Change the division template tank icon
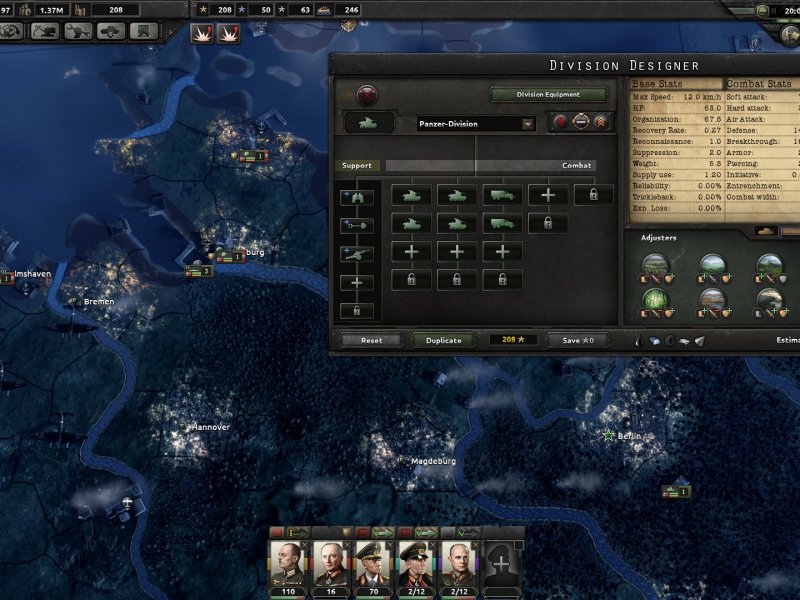The width and height of the screenshot is (800, 600). 369,123
